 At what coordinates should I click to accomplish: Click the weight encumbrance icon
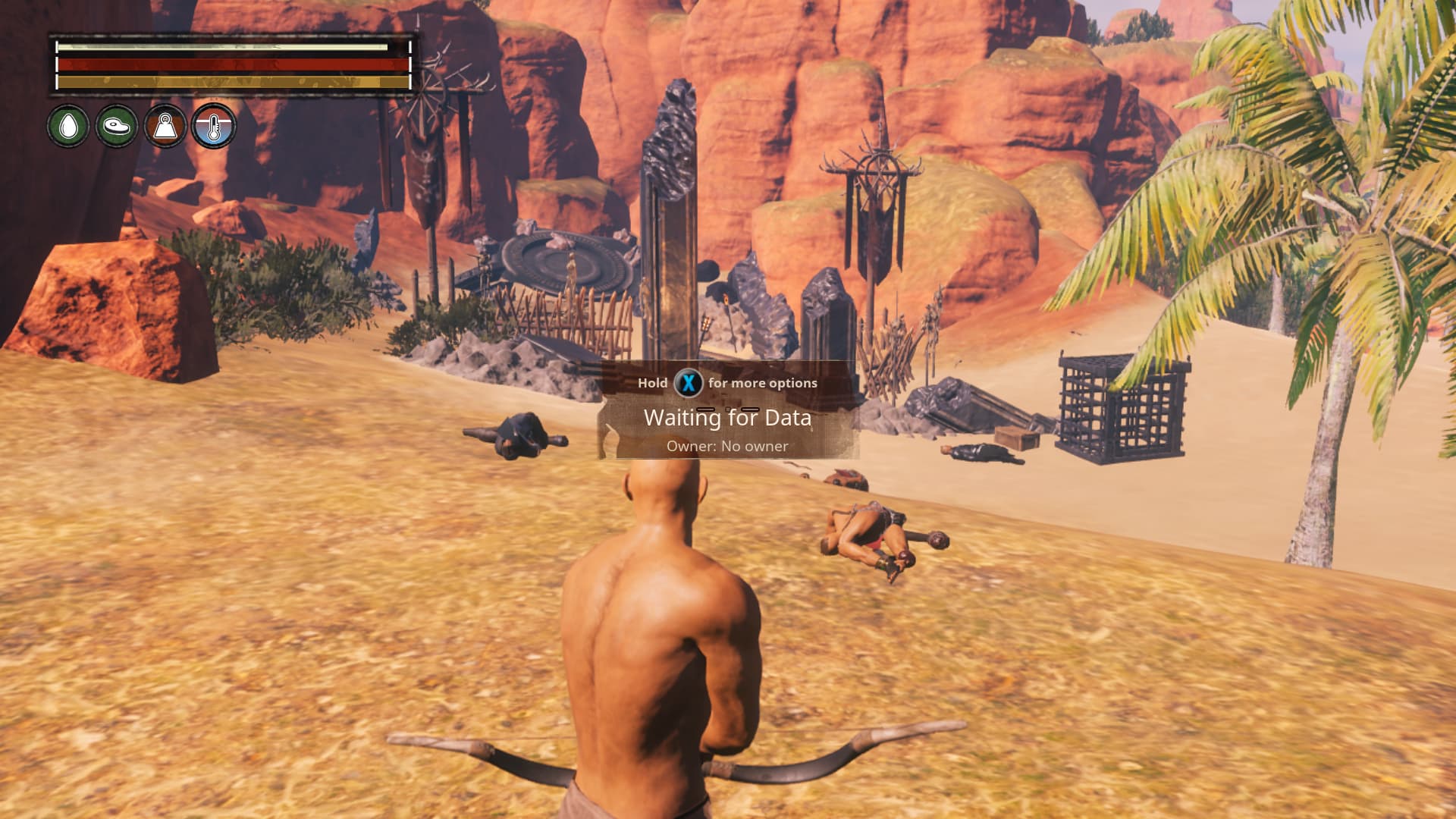[x=165, y=126]
